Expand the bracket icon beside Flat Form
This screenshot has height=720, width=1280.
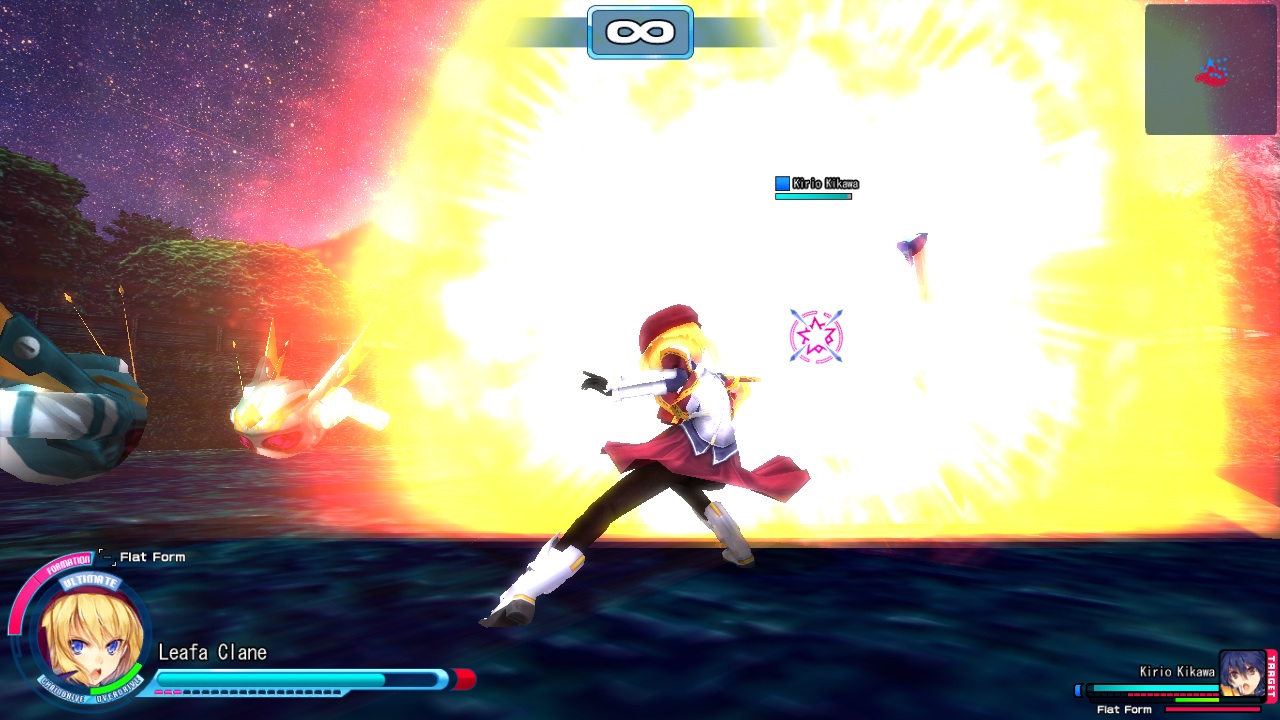point(107,558)
